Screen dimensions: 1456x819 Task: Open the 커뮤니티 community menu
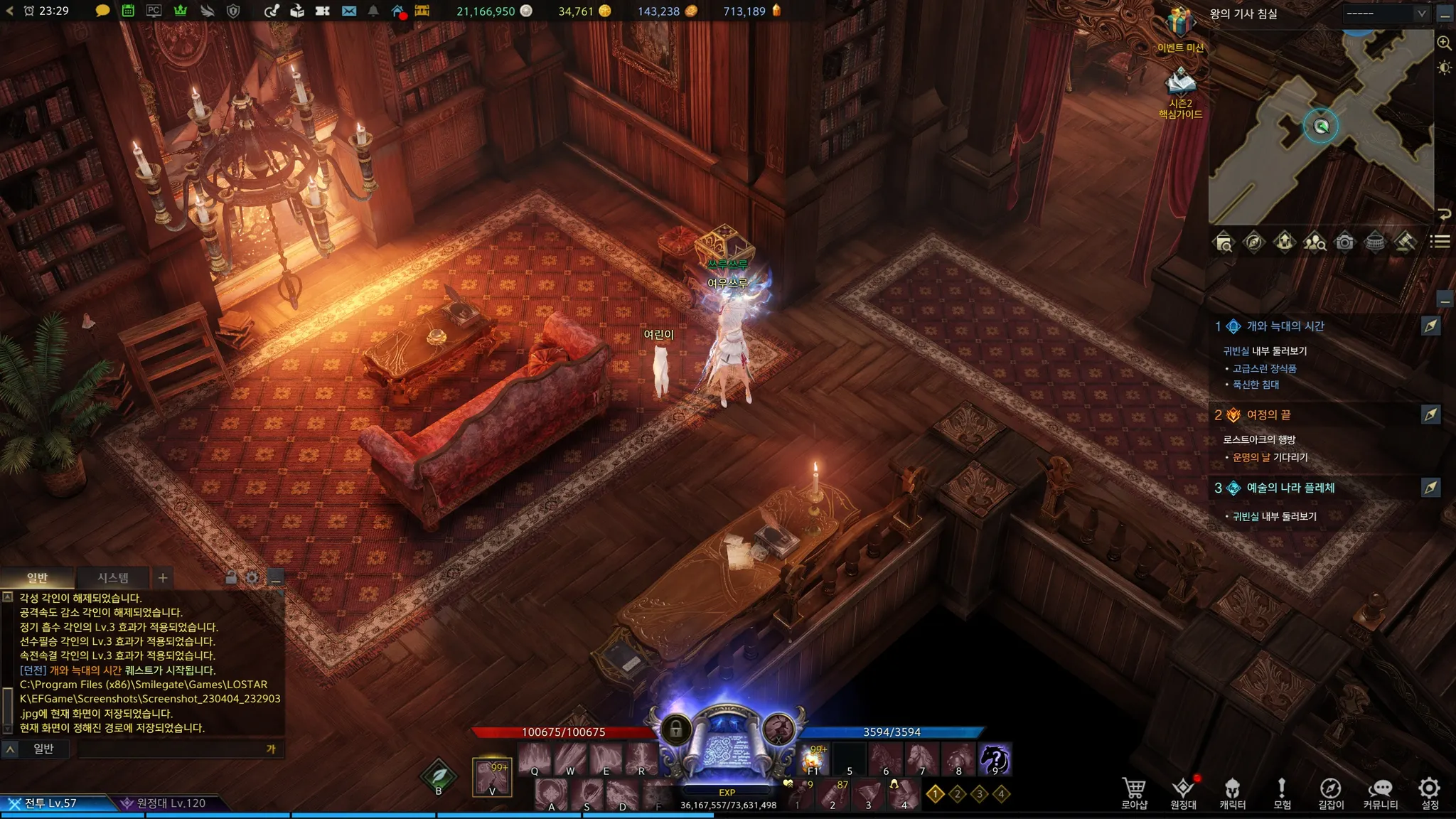[1380, 793]
